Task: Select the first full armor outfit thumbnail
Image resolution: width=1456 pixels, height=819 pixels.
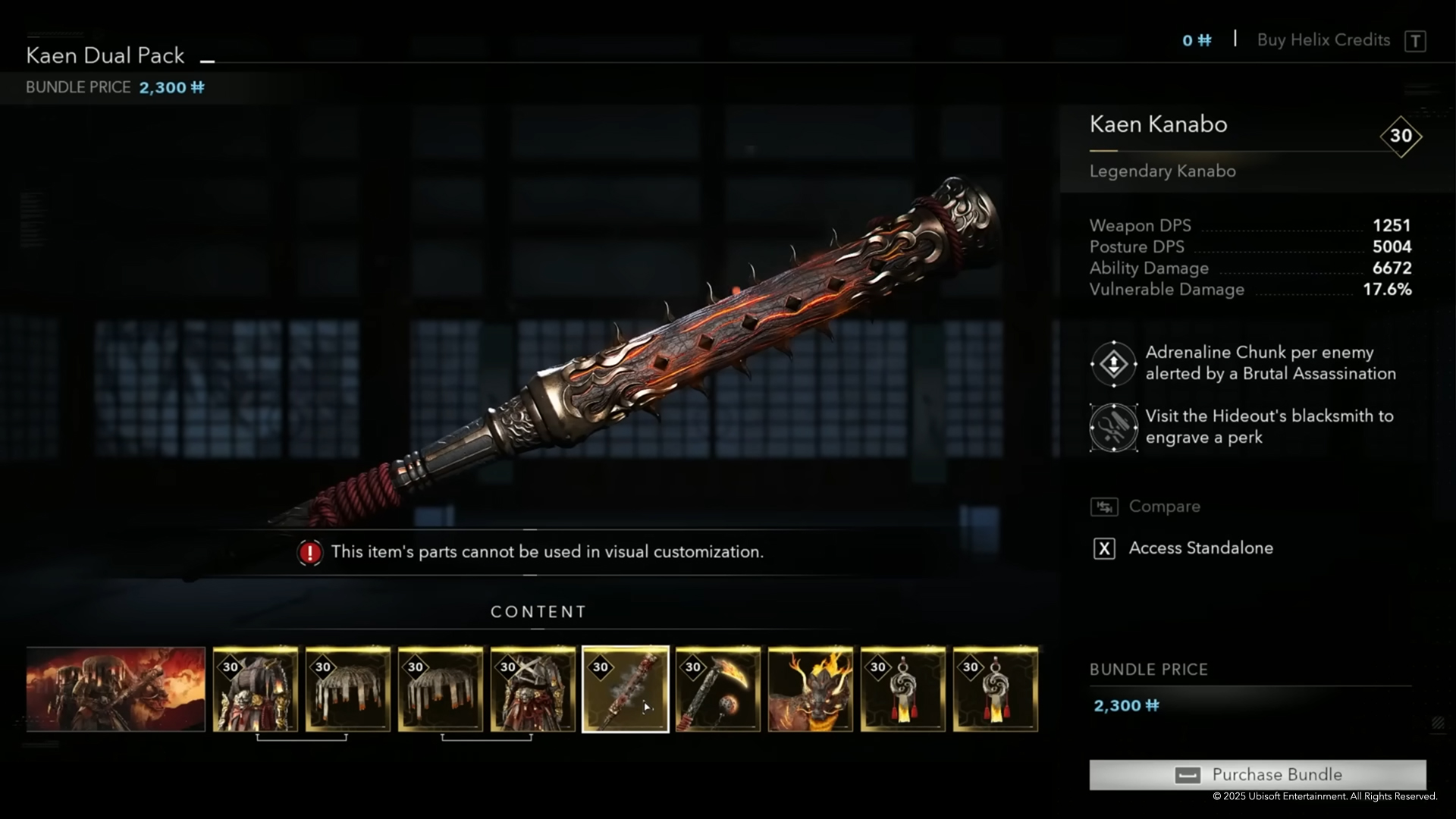Action: pos(256,689)
